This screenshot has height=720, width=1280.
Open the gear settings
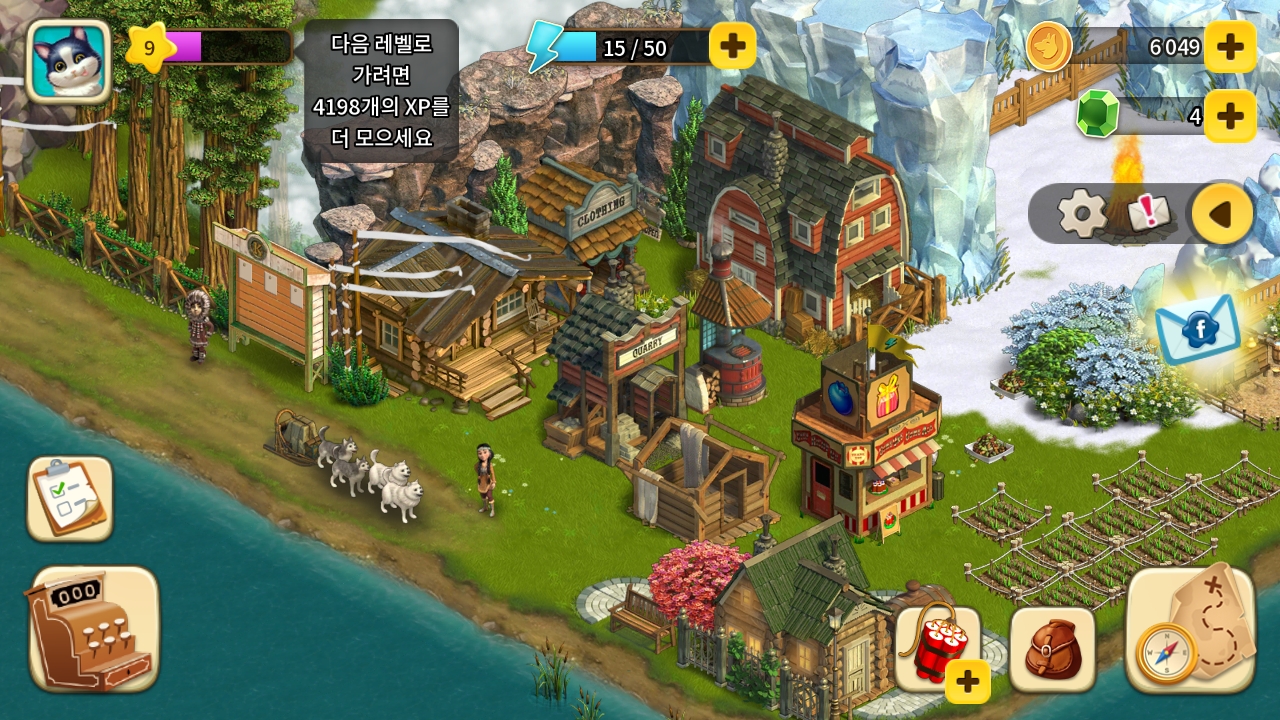(x=1081, y=213)
